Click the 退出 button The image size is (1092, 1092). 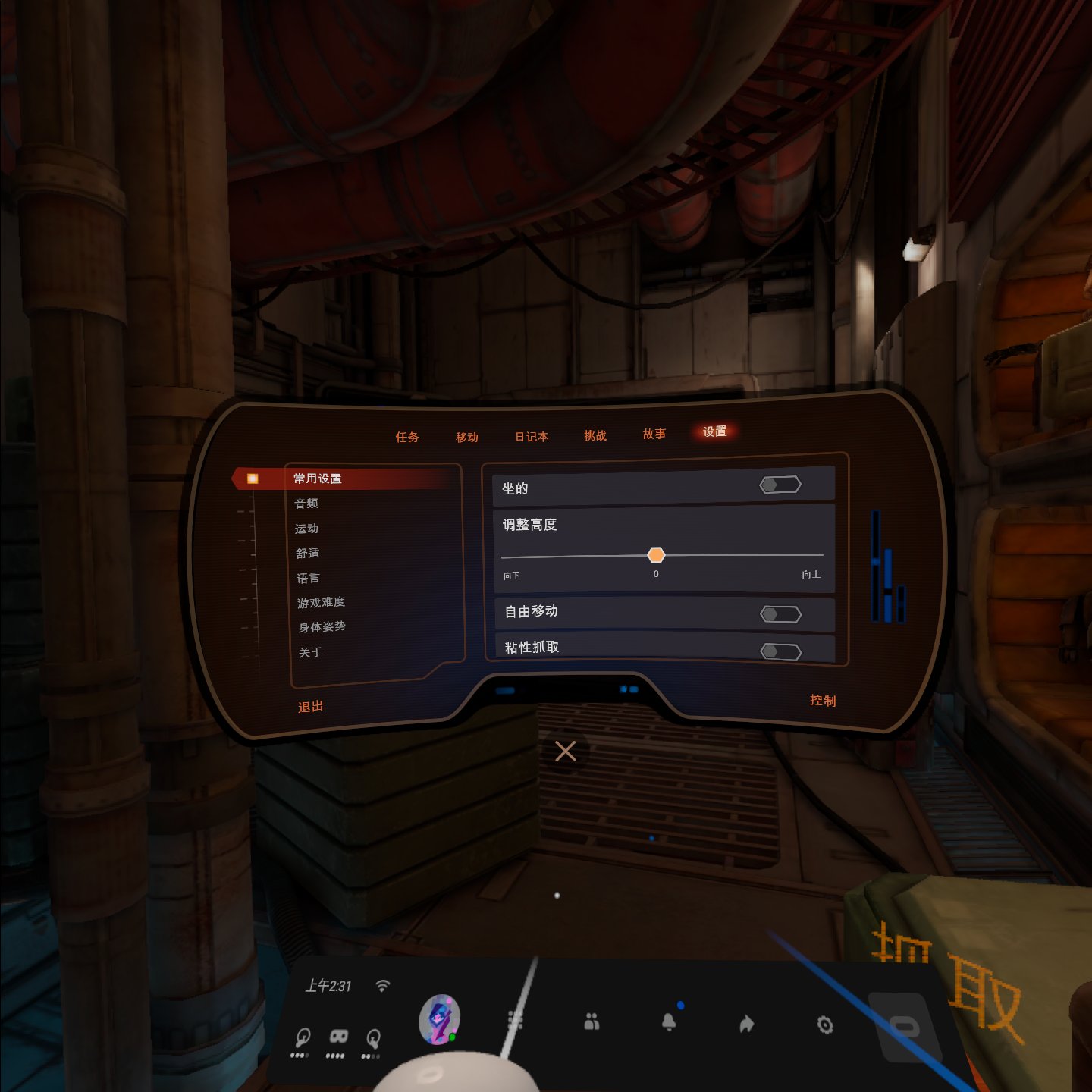point(311,707)
